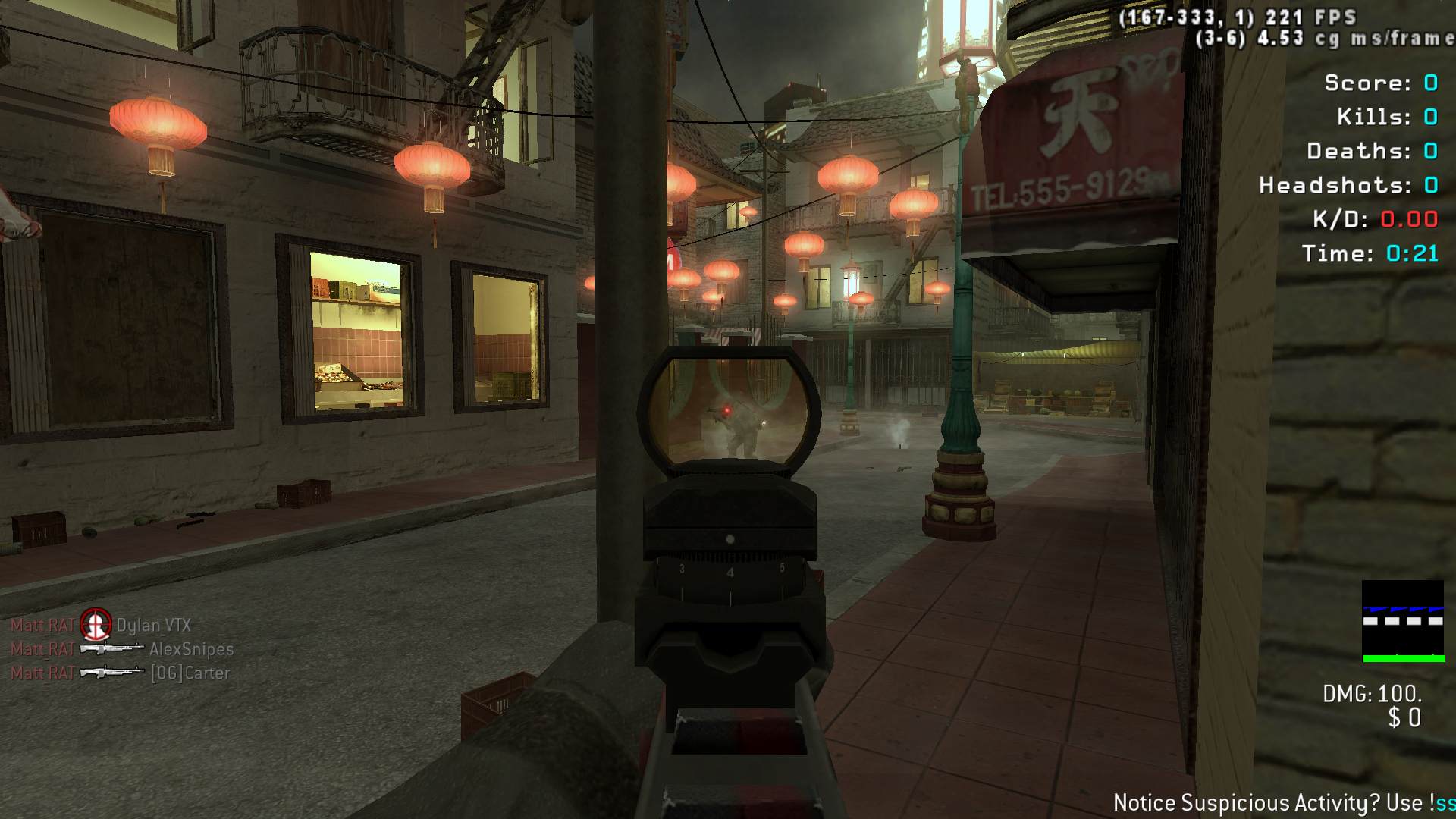Select the [OG]Carter kill feed entry
Image resolution: width=1456 pixels, height=819 pixels.
coord(120,673)
